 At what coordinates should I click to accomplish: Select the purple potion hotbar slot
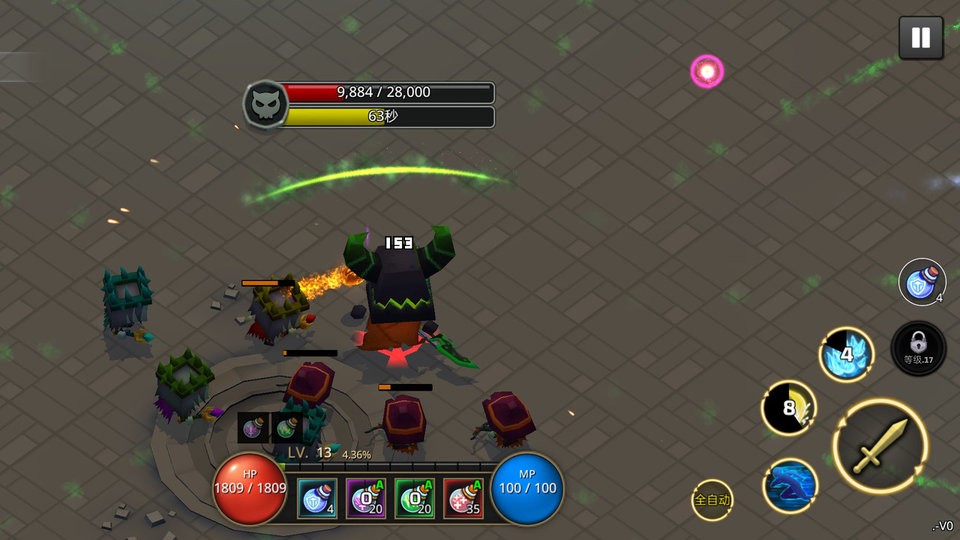coord(366,497)
